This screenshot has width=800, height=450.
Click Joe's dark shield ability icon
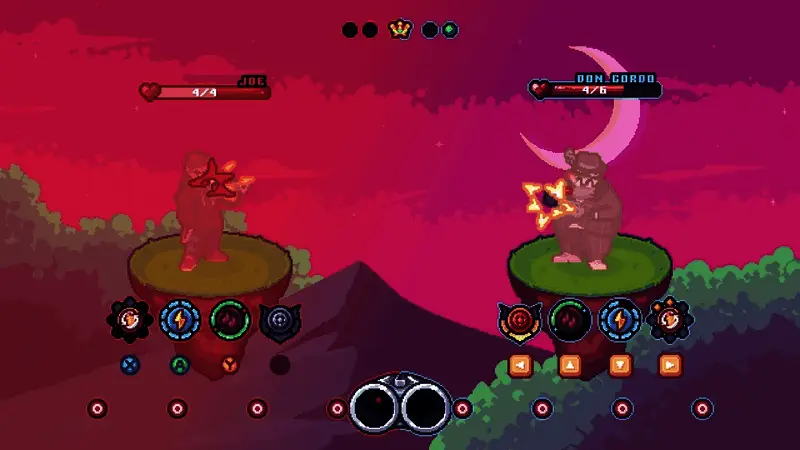(x=280, y=321)
